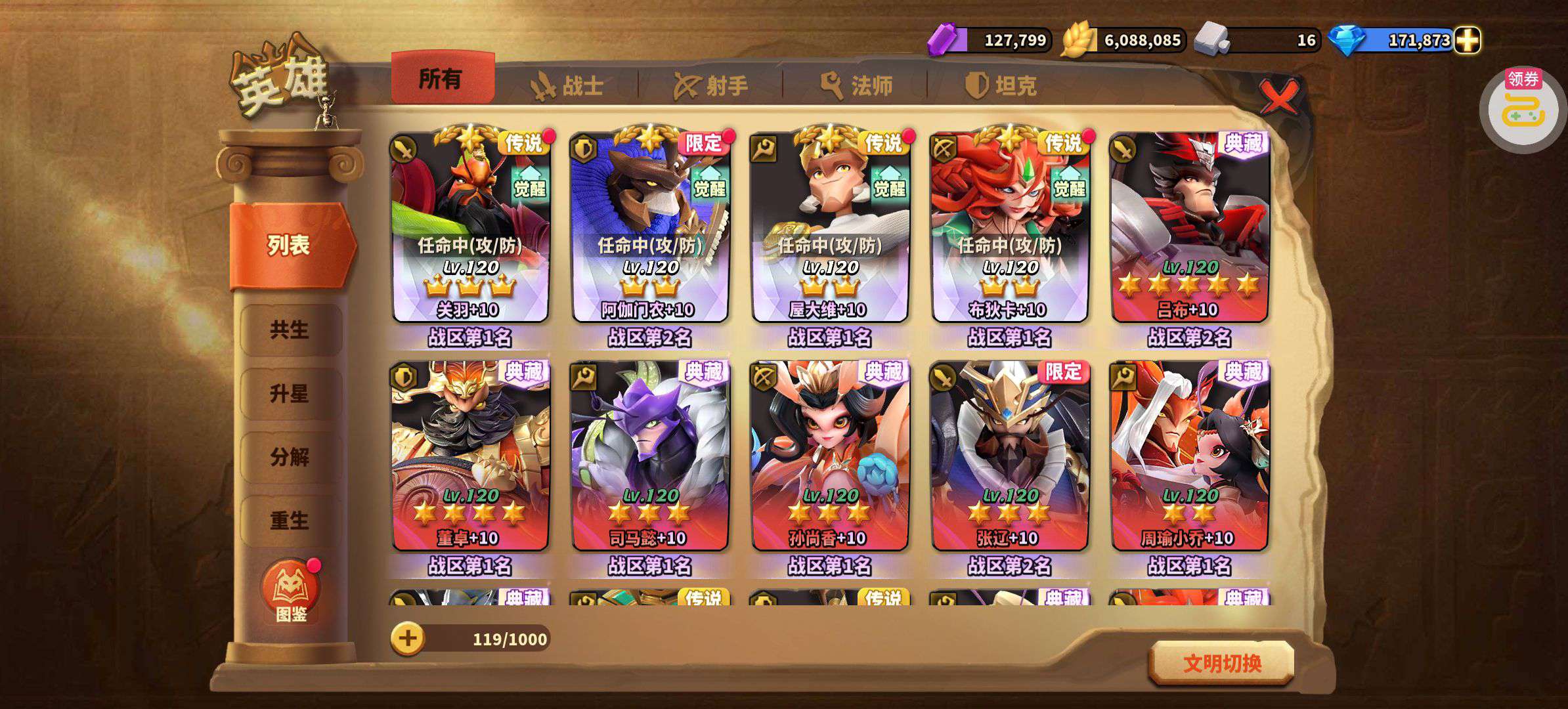
Task: Open the 重生 rebirth menu
Action: point(290,521)
